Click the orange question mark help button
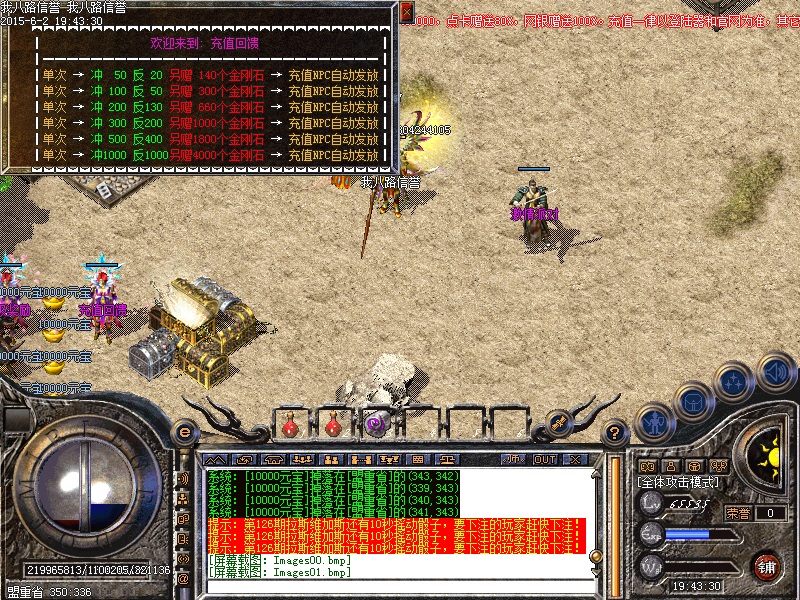This screenshot has height=600, width=800. pos(616,433)
